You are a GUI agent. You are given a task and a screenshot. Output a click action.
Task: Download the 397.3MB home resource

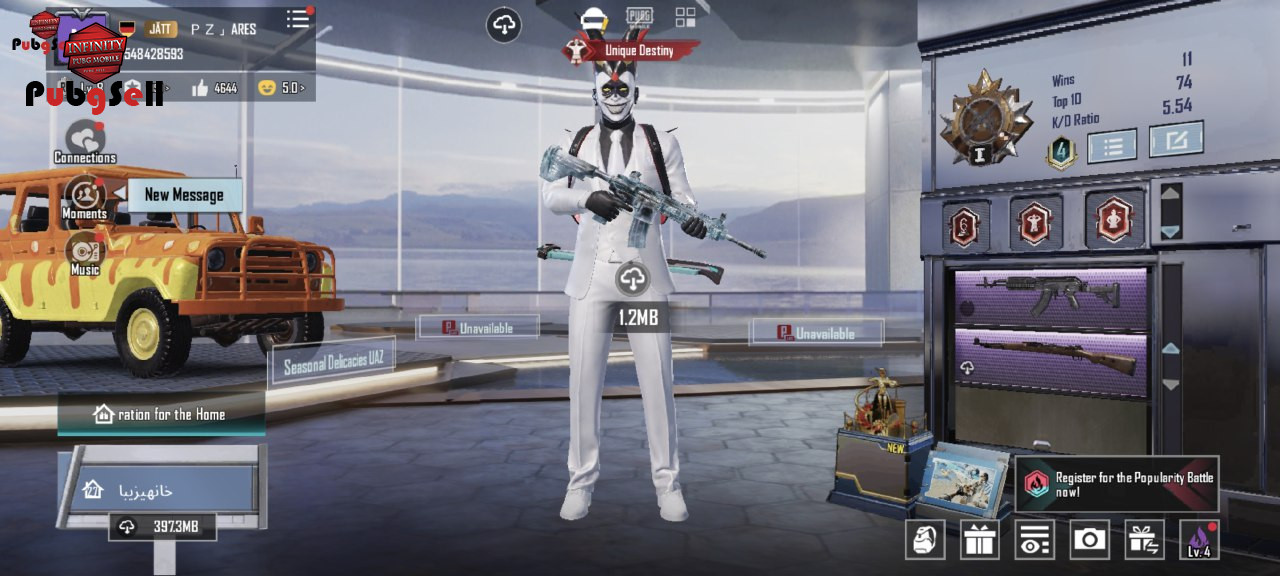click(162, 526)
